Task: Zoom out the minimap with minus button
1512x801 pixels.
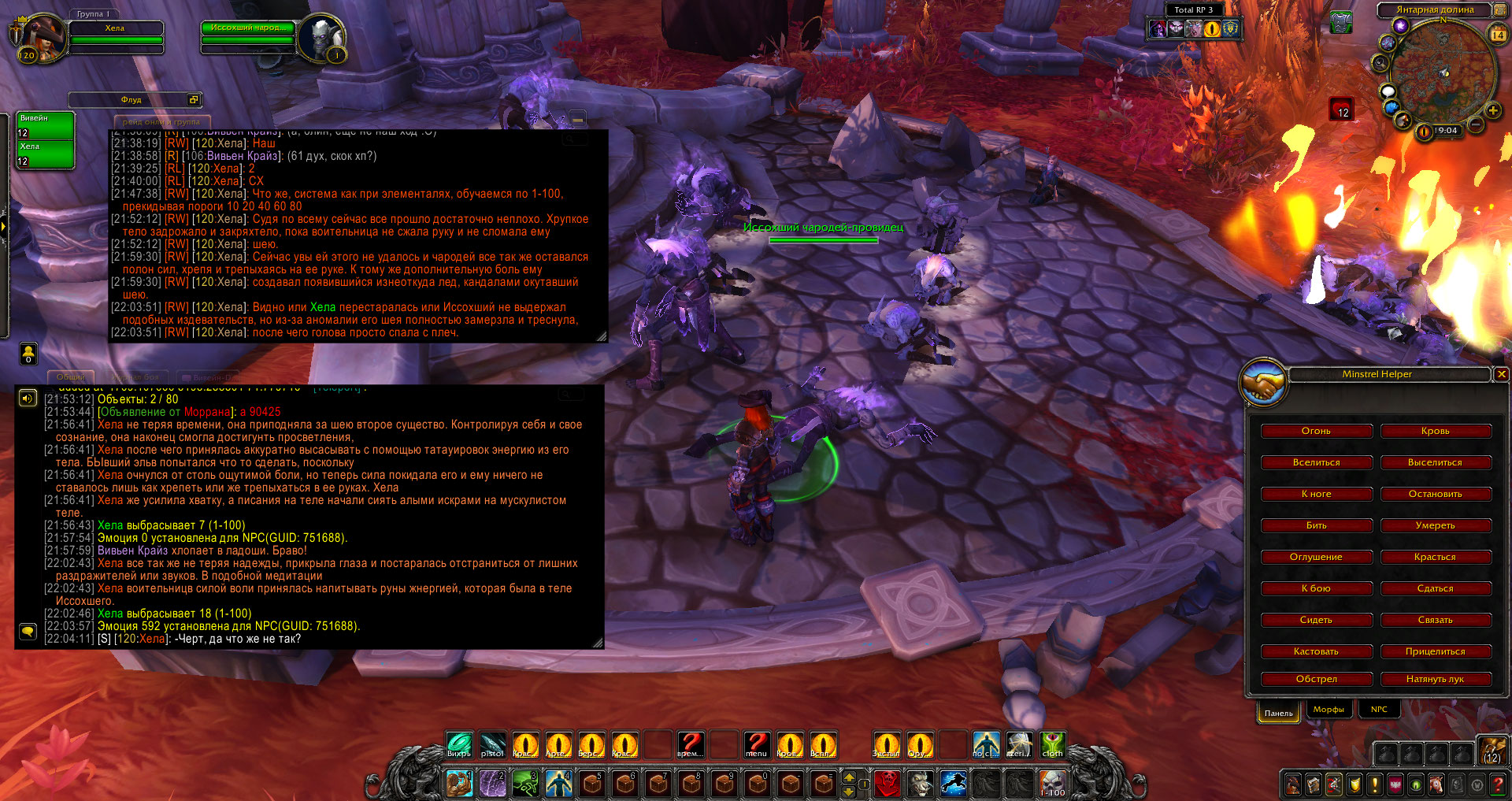Action: [1477, 124]
